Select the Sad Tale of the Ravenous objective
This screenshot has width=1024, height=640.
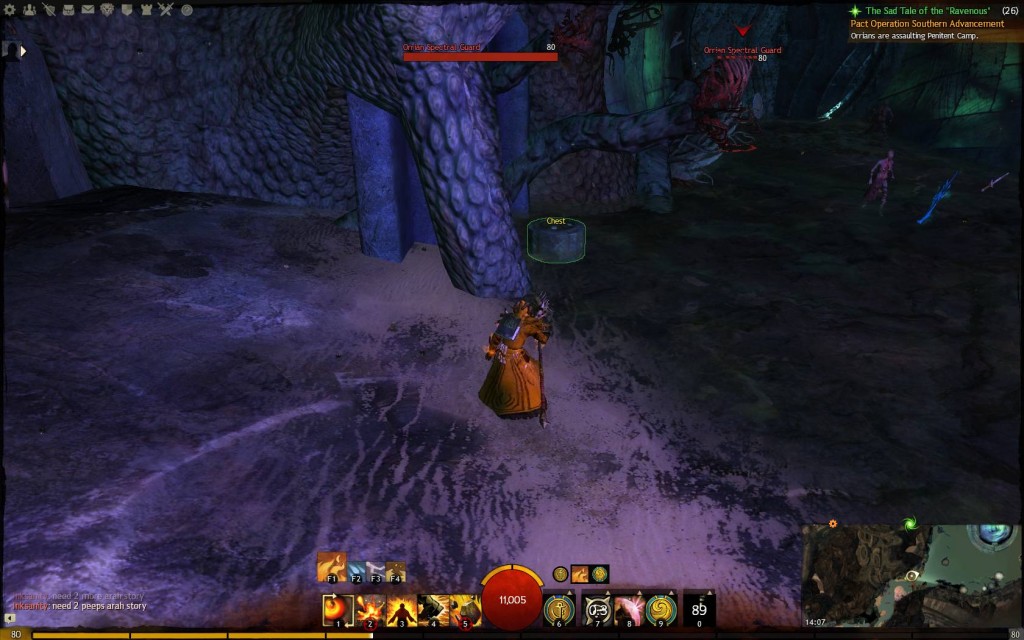(x=933, y=10)
